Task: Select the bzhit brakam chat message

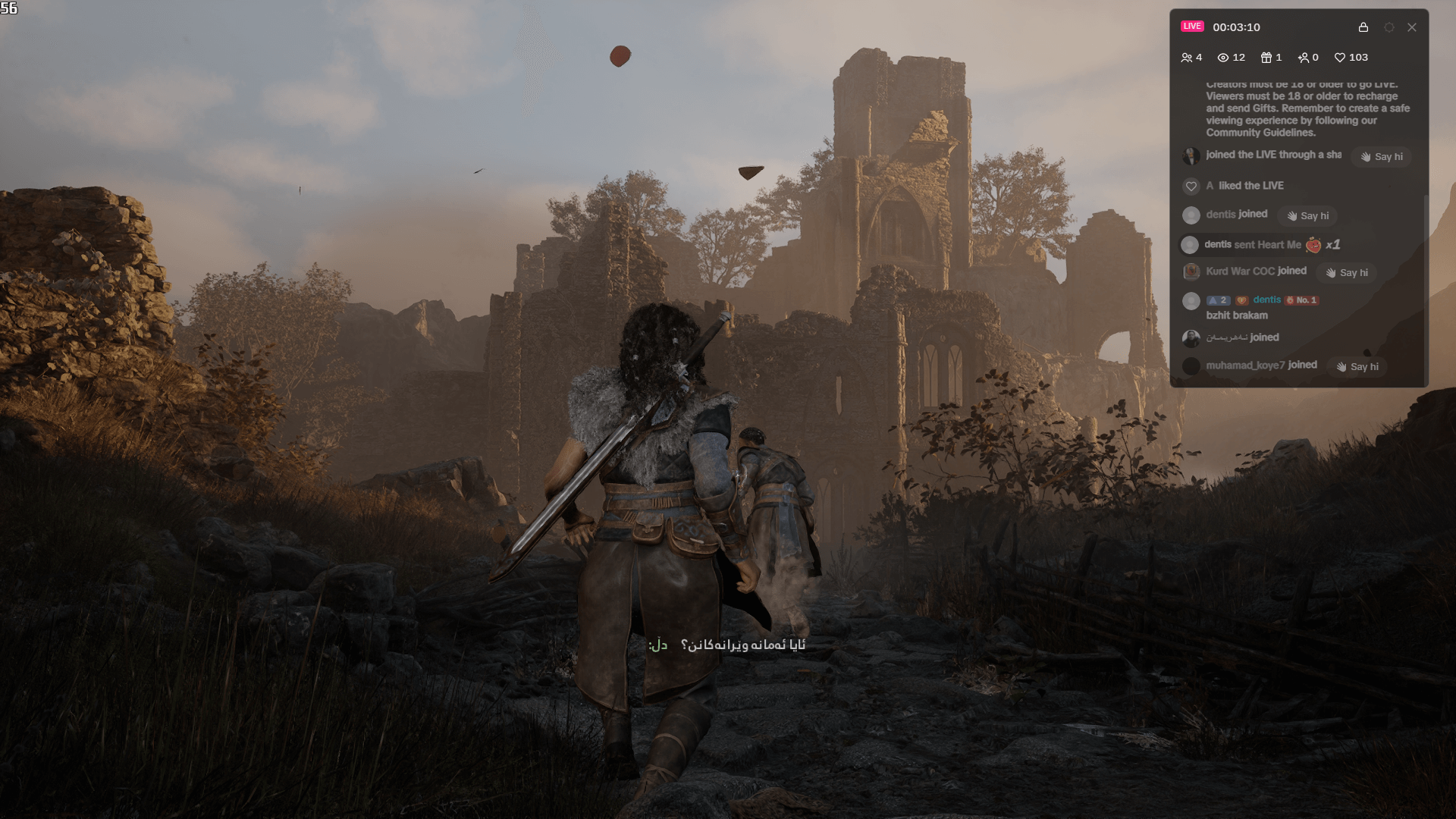Action: pyautogui.click(x=1238, y=315)
